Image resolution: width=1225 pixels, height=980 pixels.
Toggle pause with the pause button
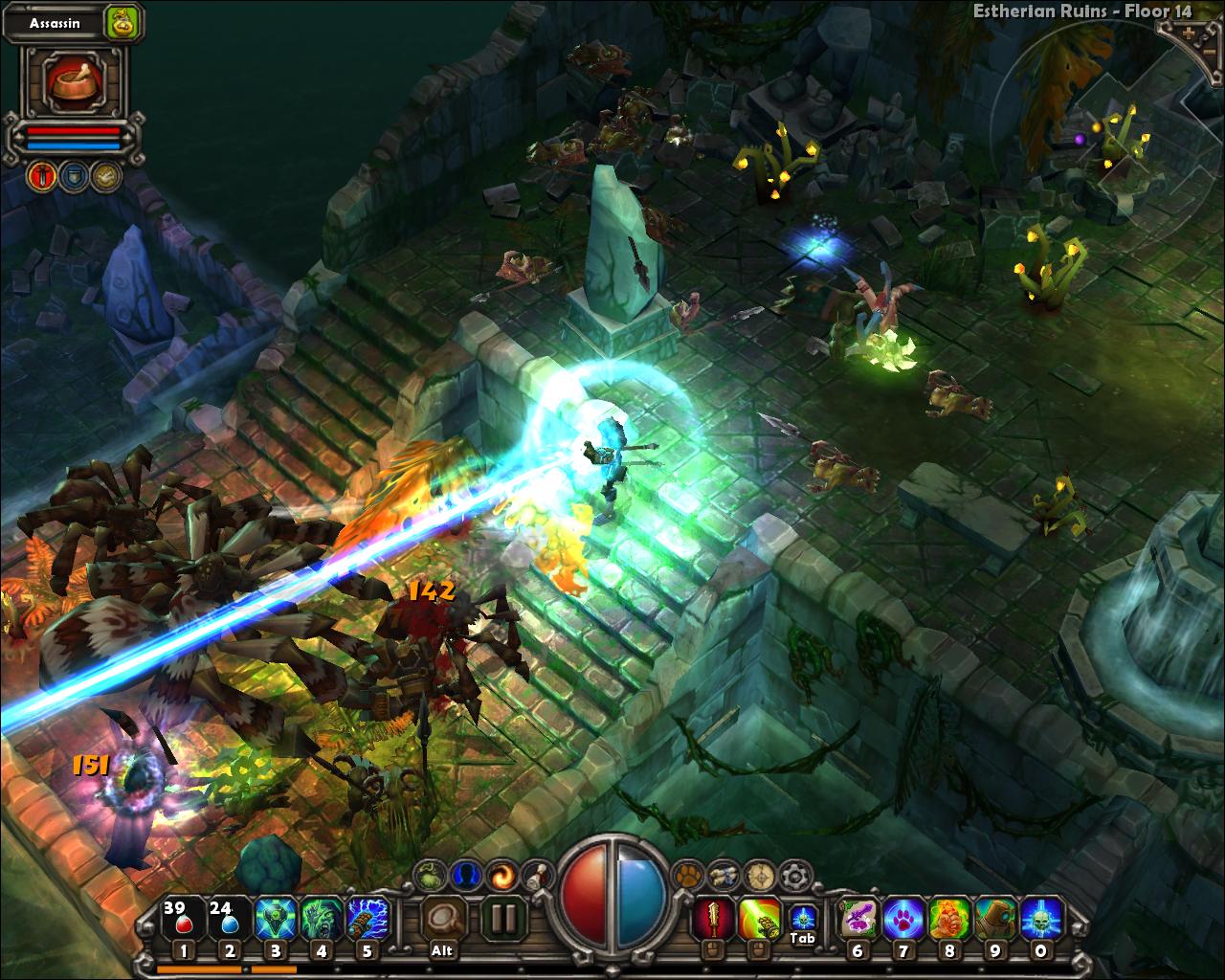click(505, 917)
